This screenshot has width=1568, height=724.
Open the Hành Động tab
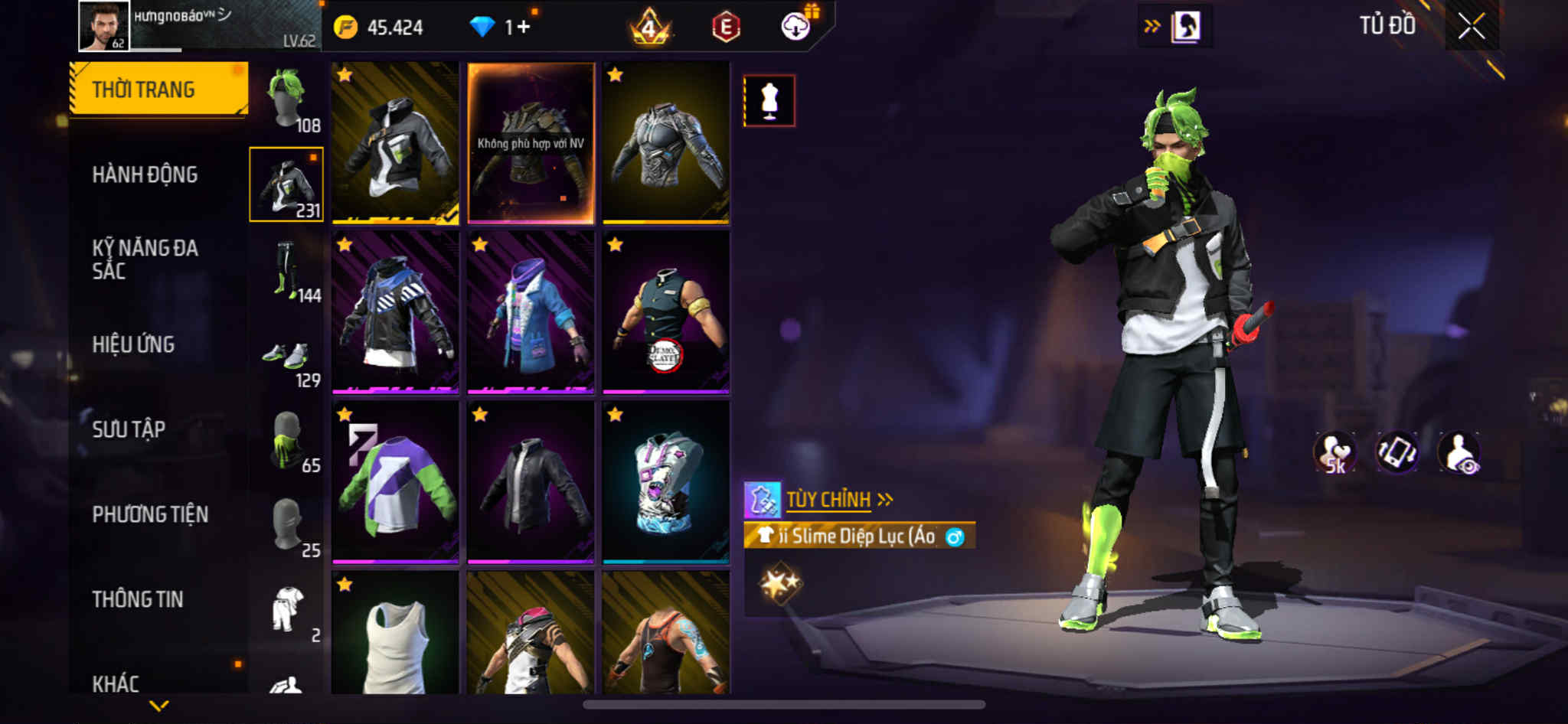[145, 175]
